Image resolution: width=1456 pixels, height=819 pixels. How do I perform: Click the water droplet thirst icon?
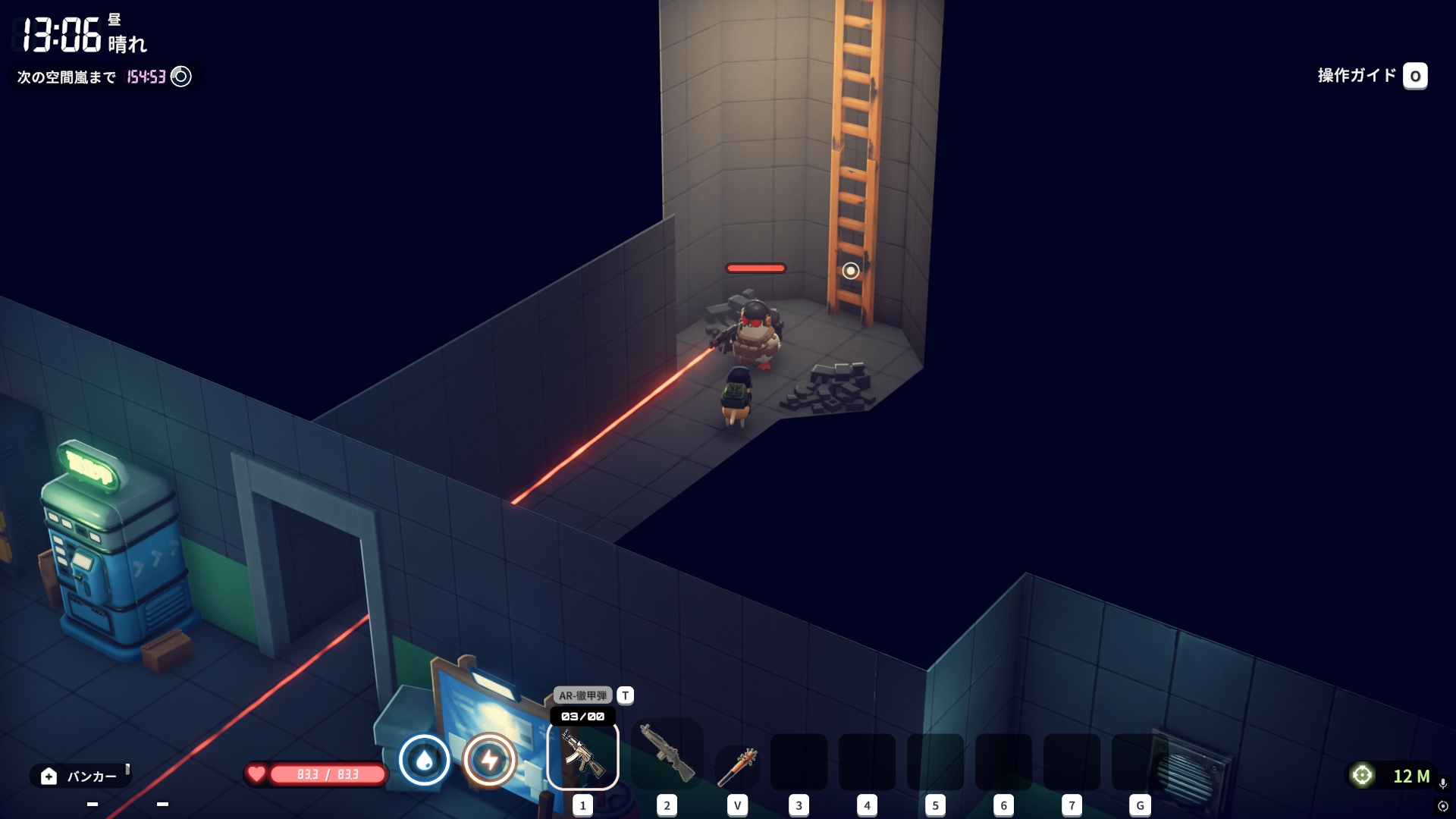pos(425,760)
